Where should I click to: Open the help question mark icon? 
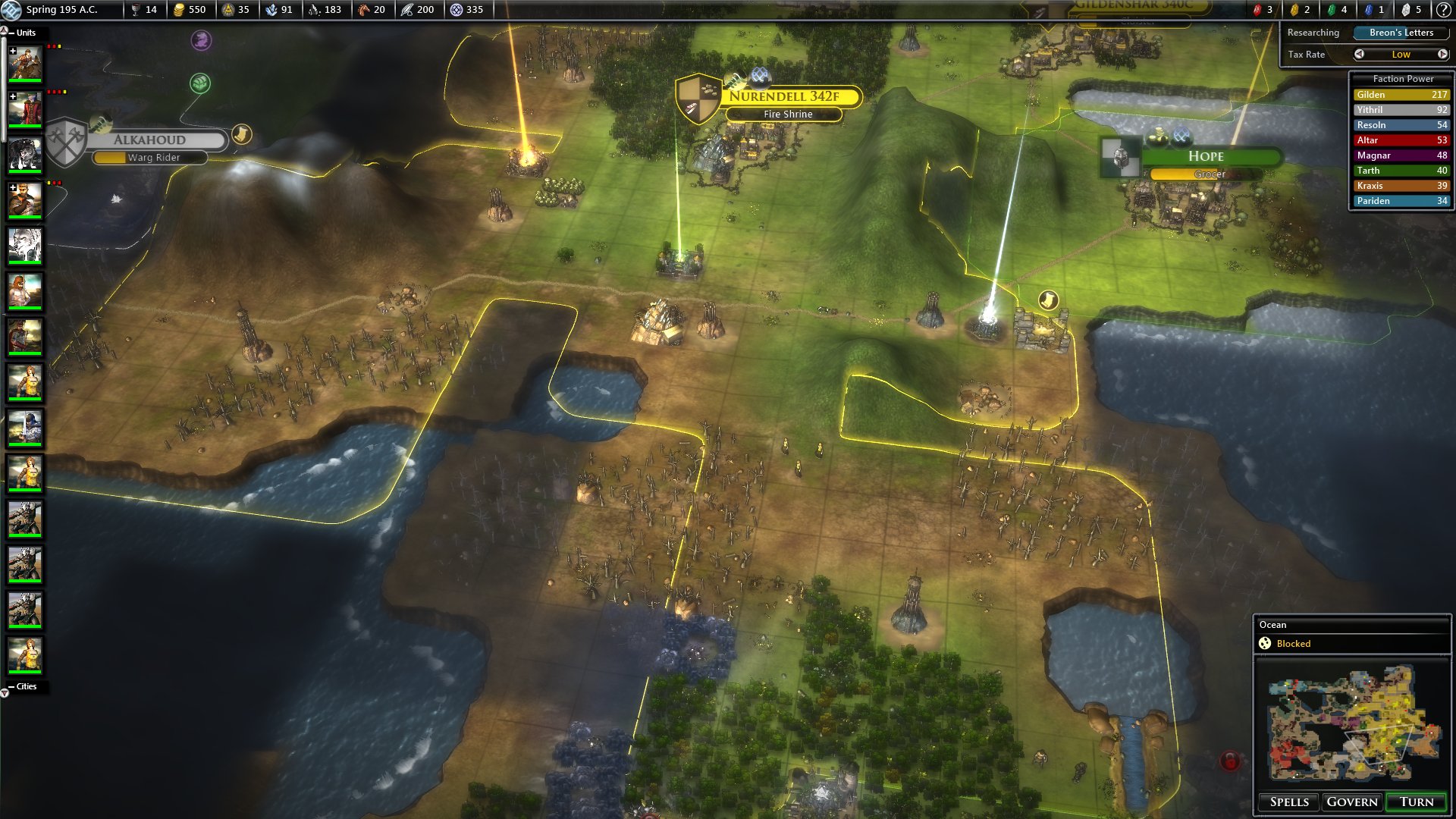tap(1443, 10)
